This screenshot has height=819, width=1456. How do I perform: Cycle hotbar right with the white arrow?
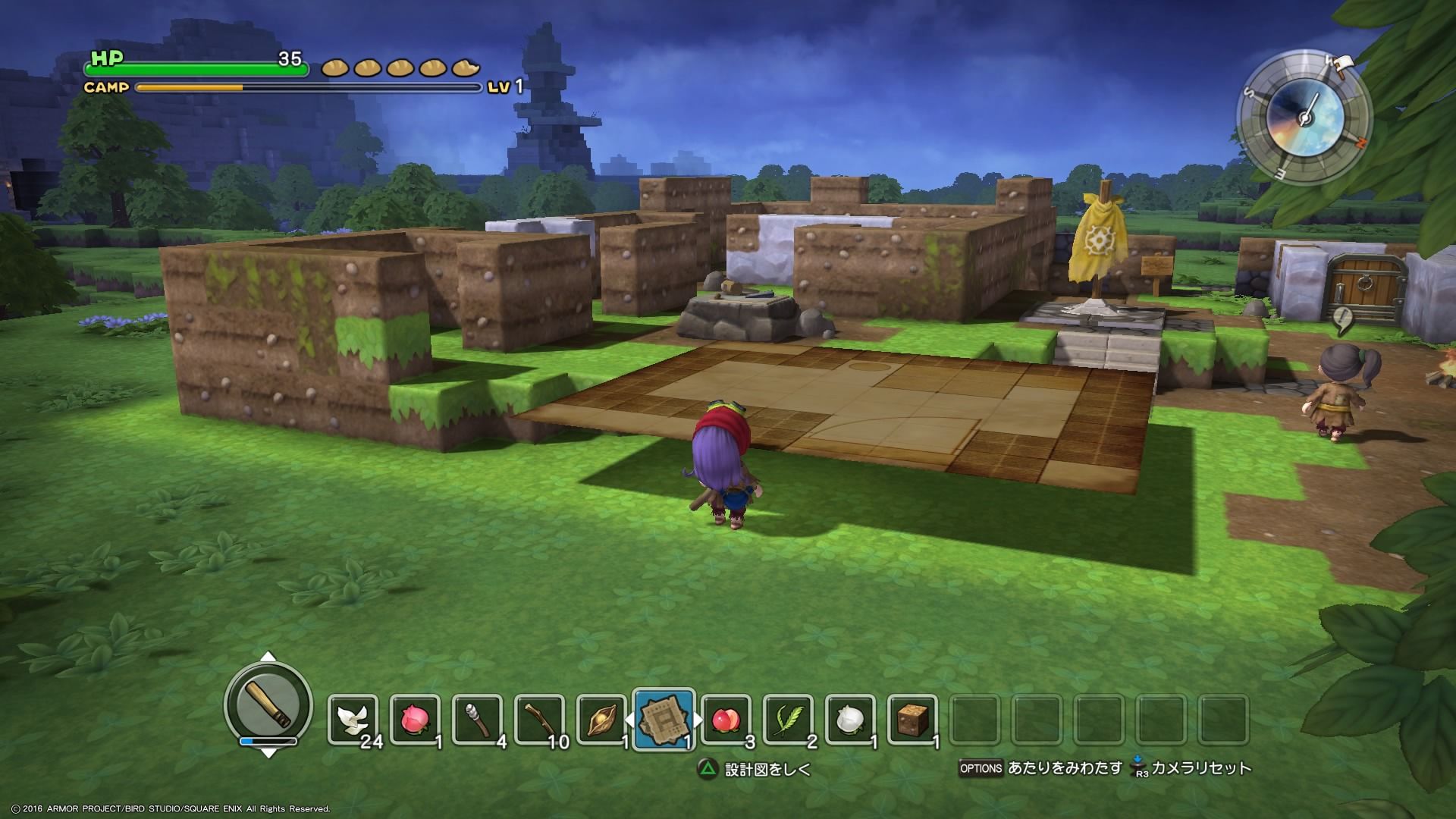698,720
